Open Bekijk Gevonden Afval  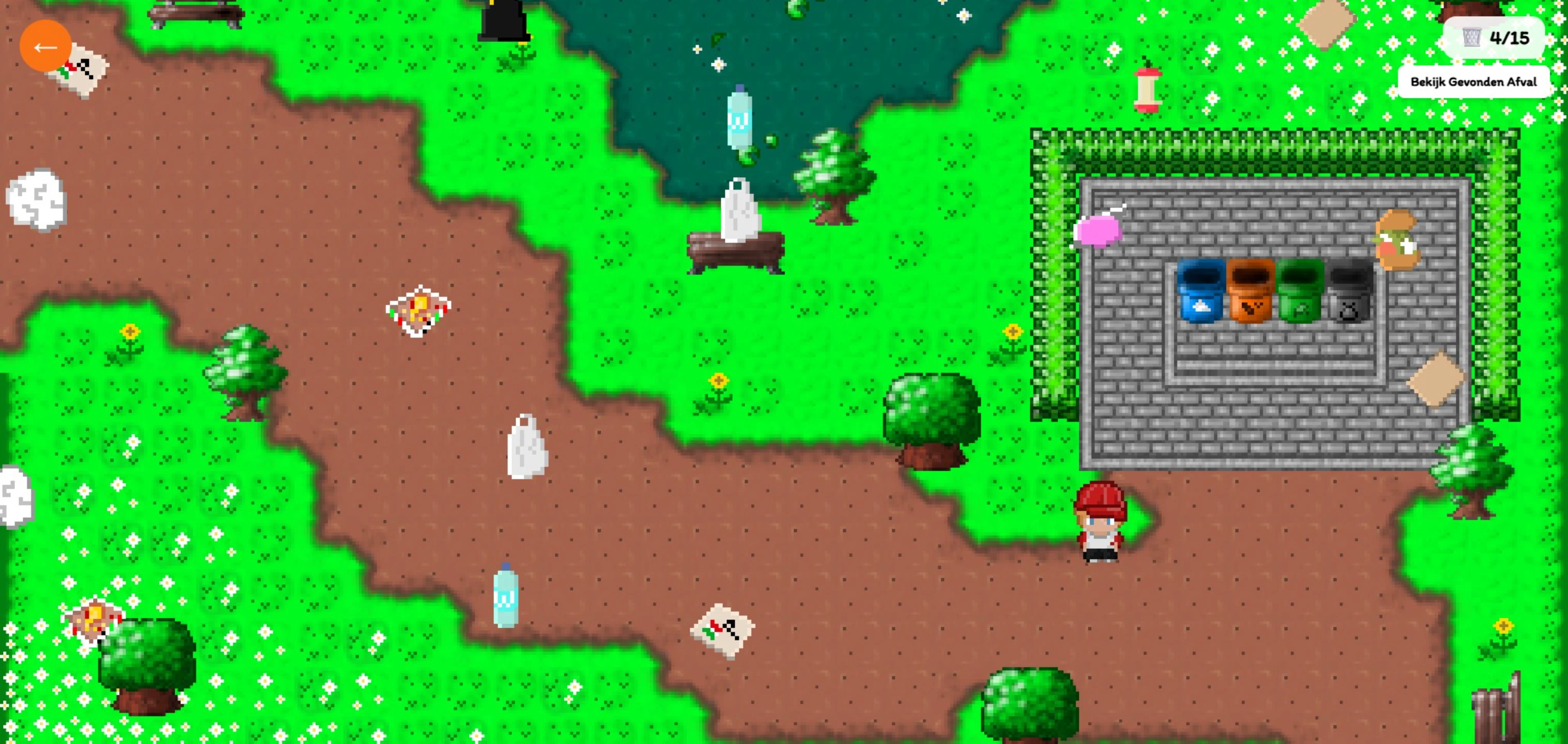tap(1473, 81)
